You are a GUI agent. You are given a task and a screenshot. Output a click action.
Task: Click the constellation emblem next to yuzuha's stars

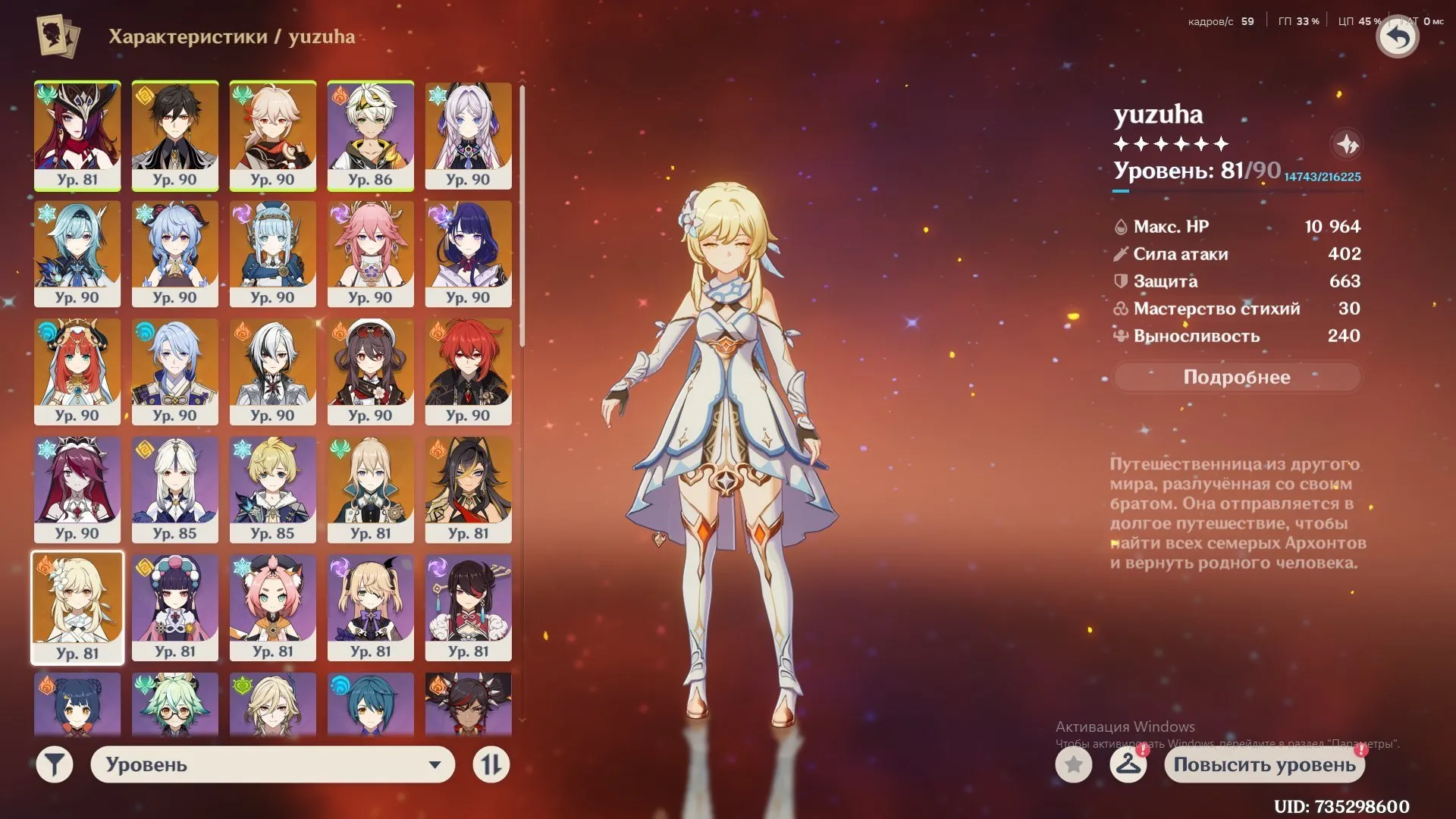point(1348,144)
